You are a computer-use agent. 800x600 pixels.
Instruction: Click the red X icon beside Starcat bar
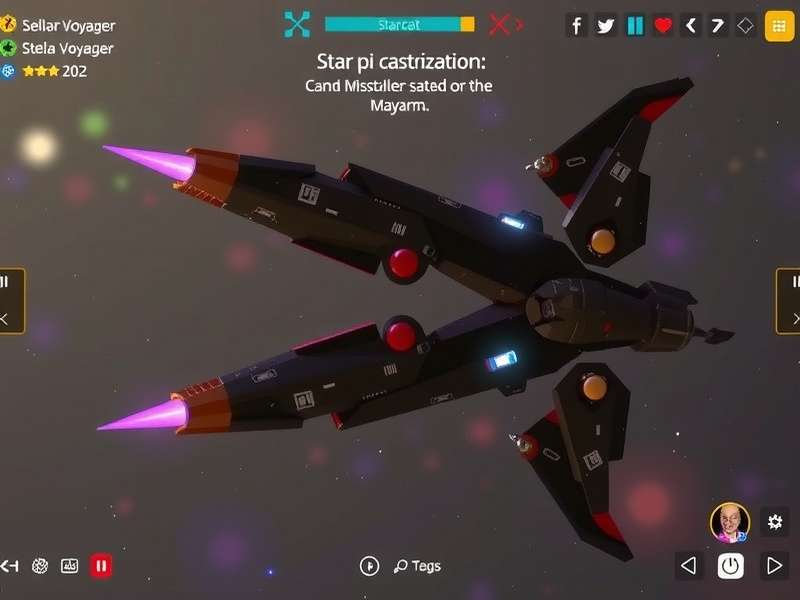(500, 24)
